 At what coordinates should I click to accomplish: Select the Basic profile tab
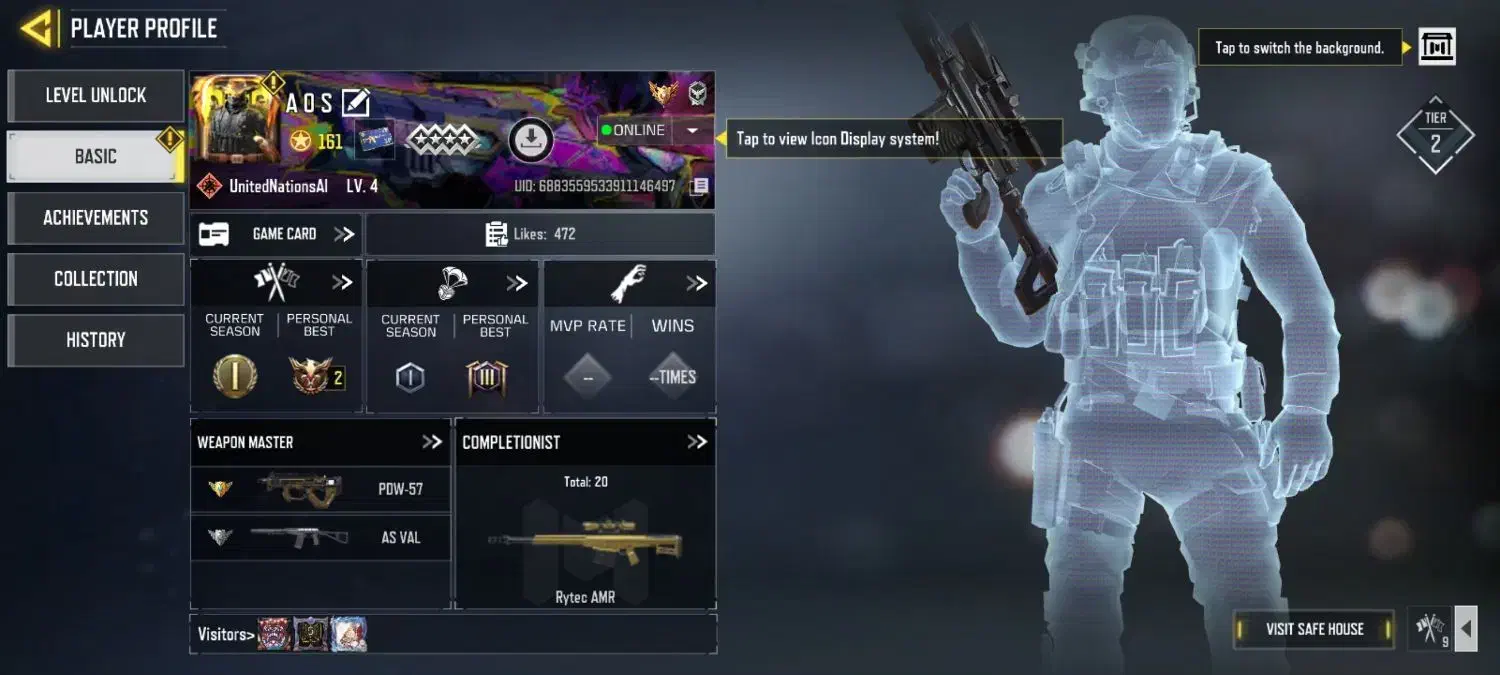tap(96, 157)
